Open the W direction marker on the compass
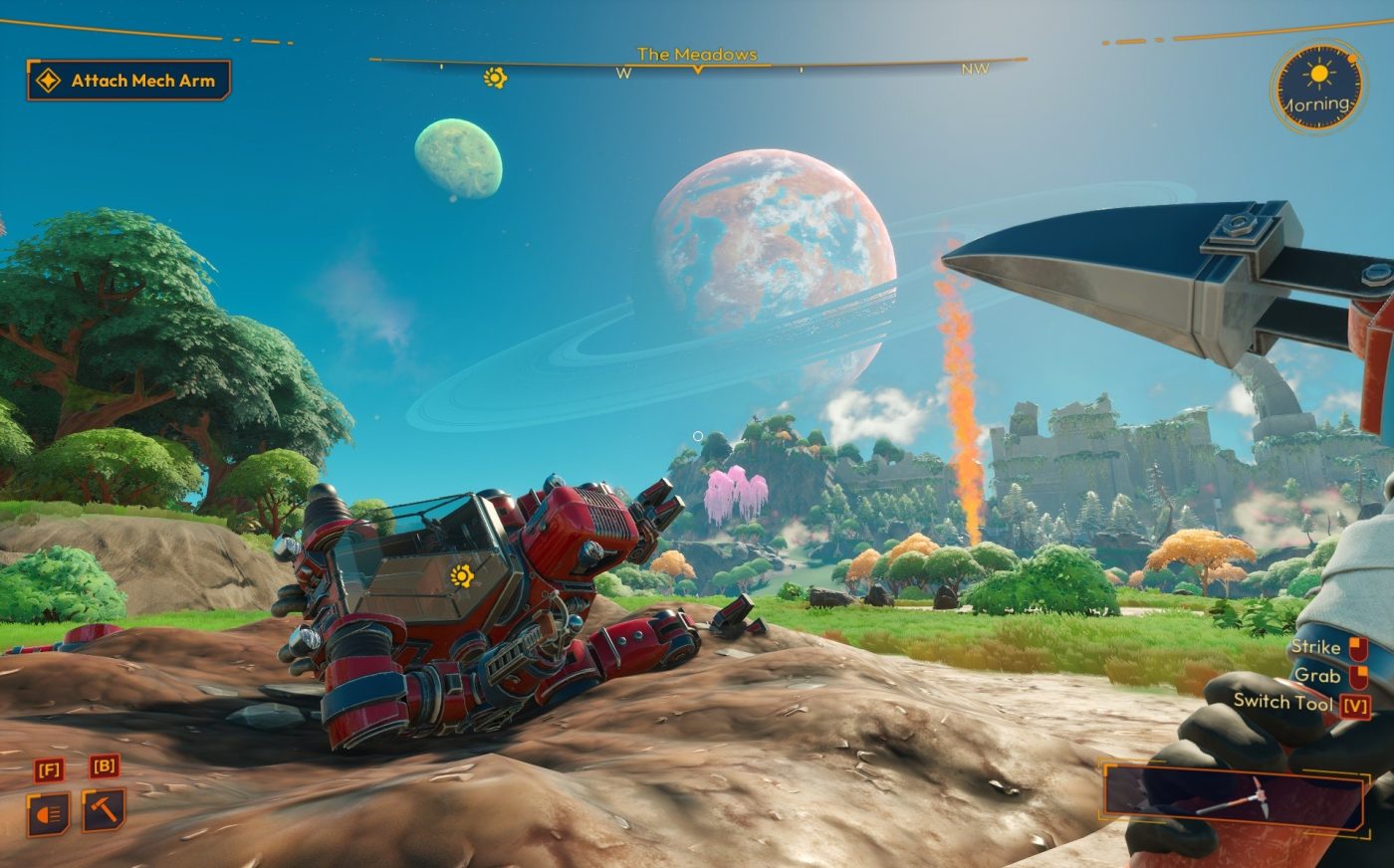 click(x=624, y=72)
